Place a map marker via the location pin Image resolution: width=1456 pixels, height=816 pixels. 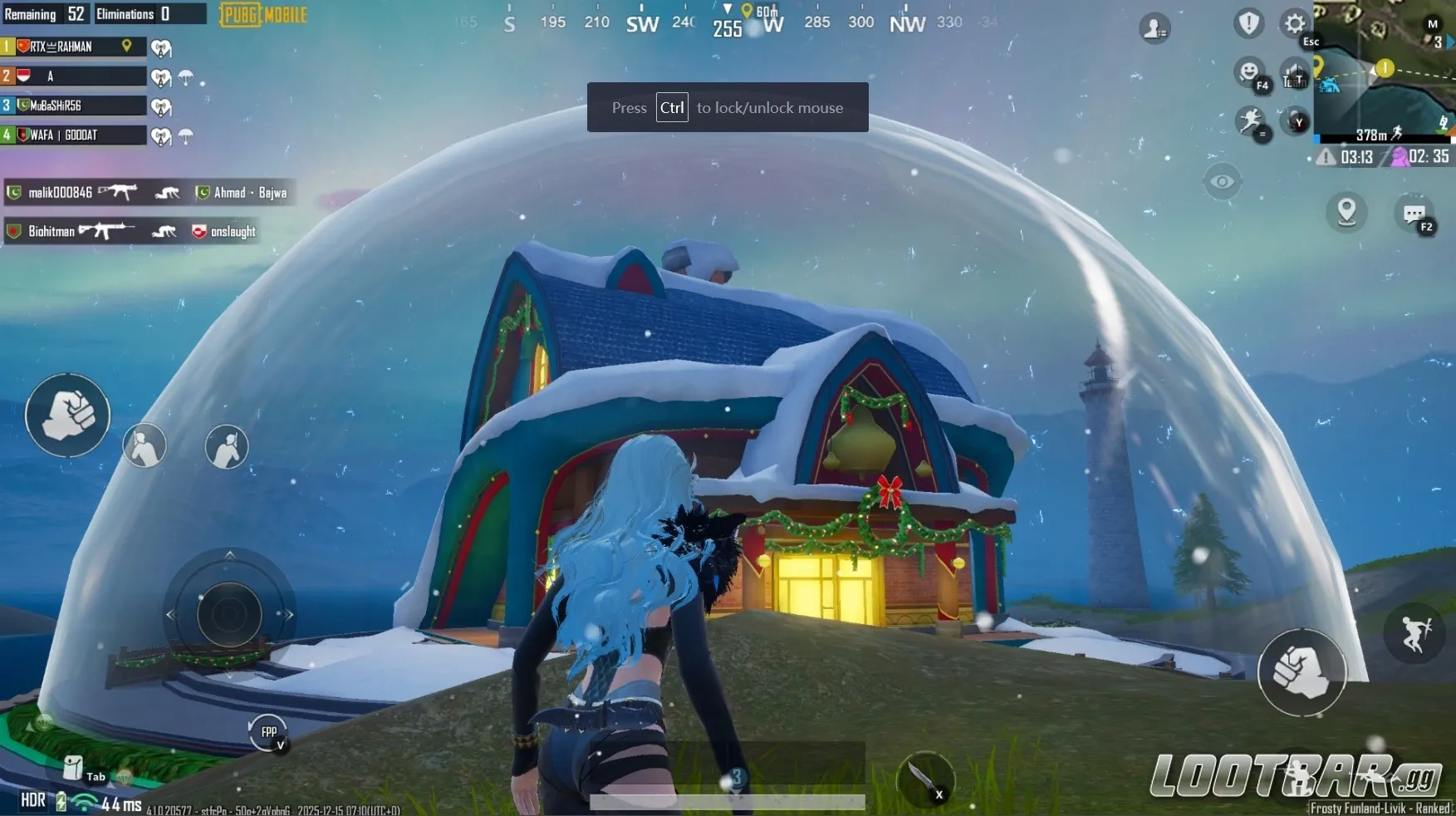[1346, 214]
